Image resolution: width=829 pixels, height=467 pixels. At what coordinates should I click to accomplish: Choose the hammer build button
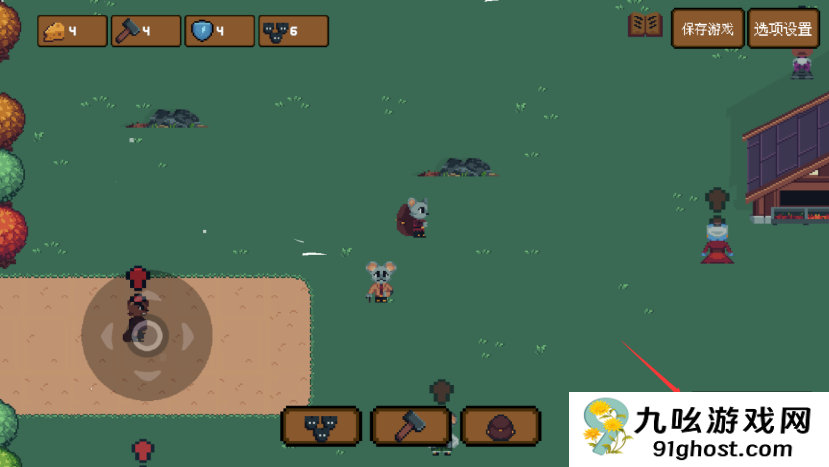[x=410, y=427]
